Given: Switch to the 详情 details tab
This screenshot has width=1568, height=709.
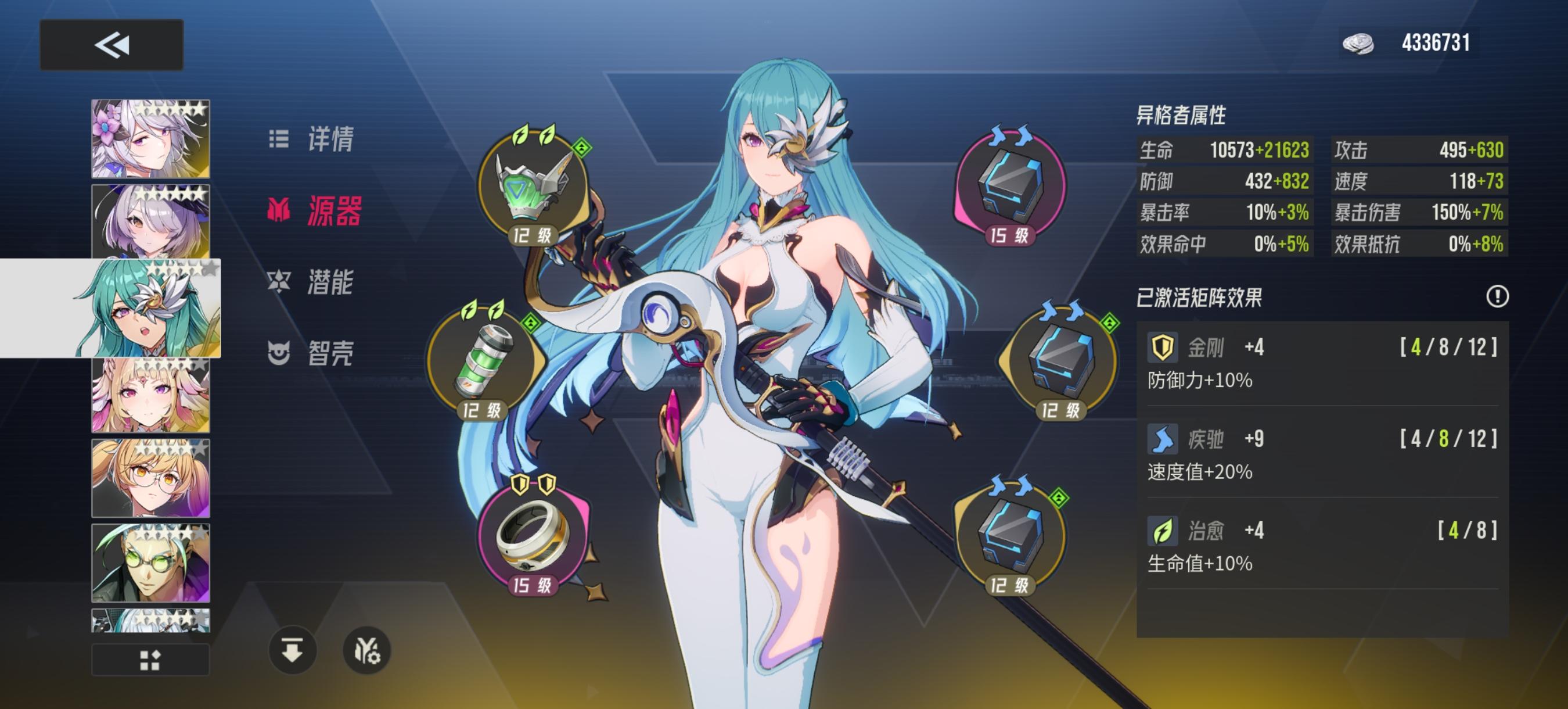Looking at the screenshot, I should (332, 140).
